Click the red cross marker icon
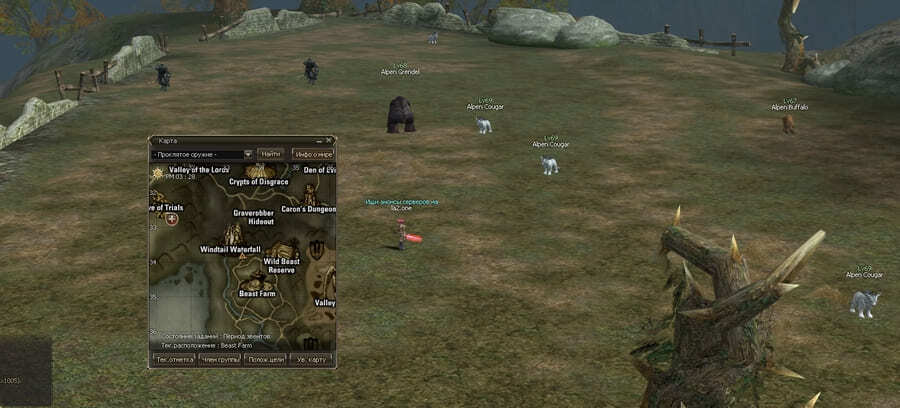Viewport: 900px width, 408px height. (x=171, y=218)
